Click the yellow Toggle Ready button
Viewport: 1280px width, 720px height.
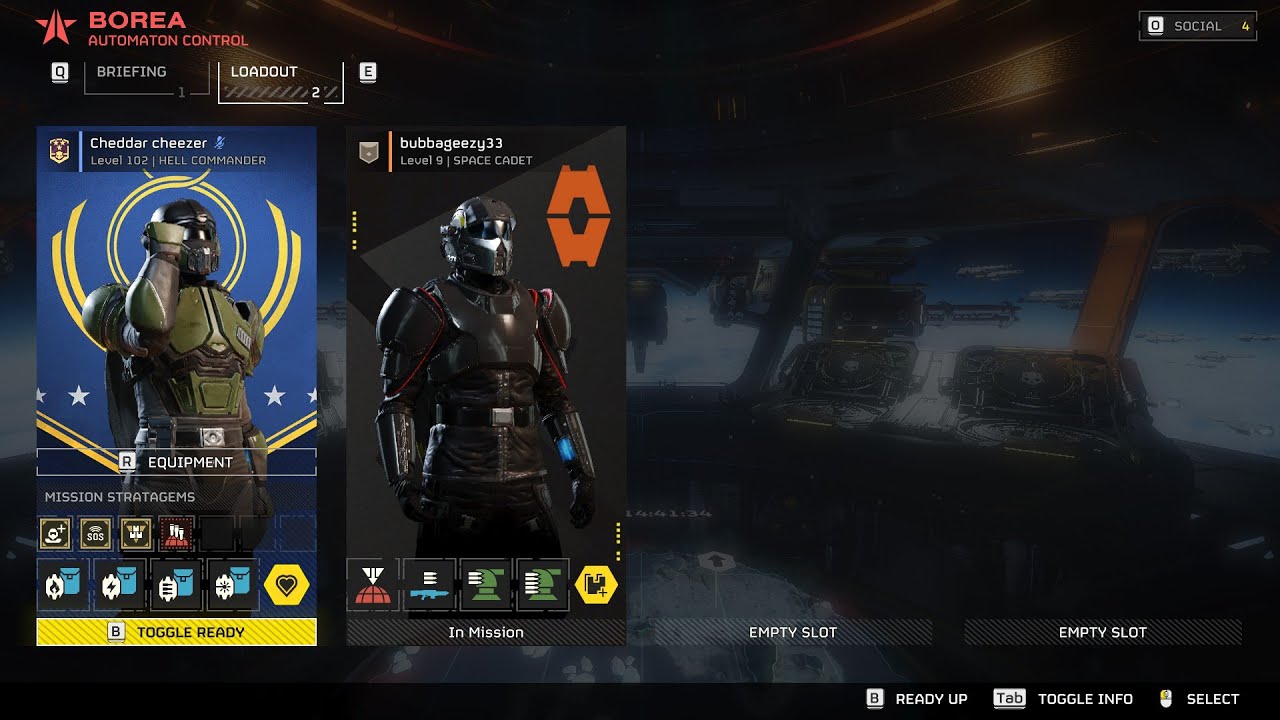(177, 632)
